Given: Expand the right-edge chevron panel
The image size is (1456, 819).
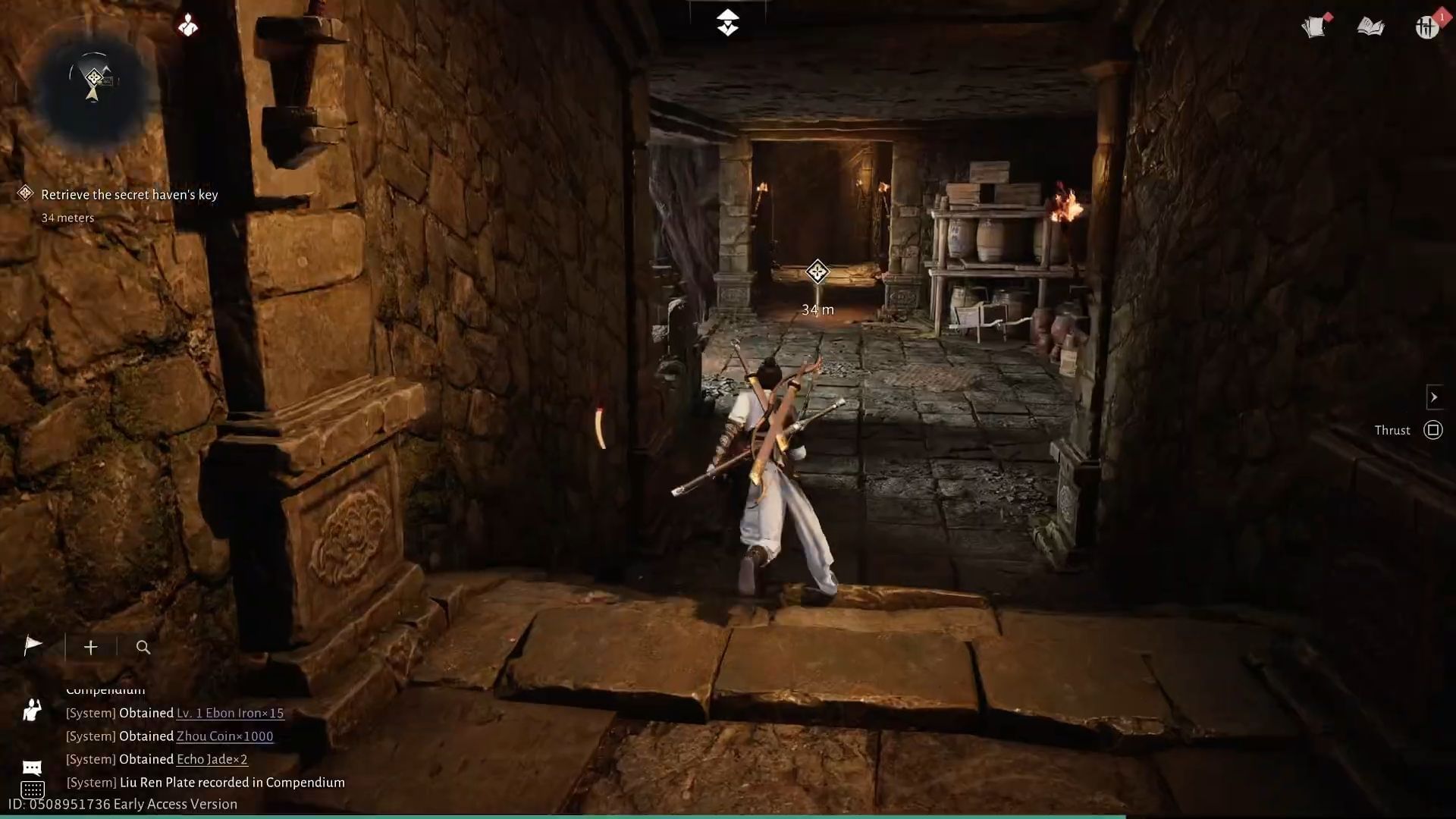Looking at the screenshot, I should click(x=1435, y=397).
